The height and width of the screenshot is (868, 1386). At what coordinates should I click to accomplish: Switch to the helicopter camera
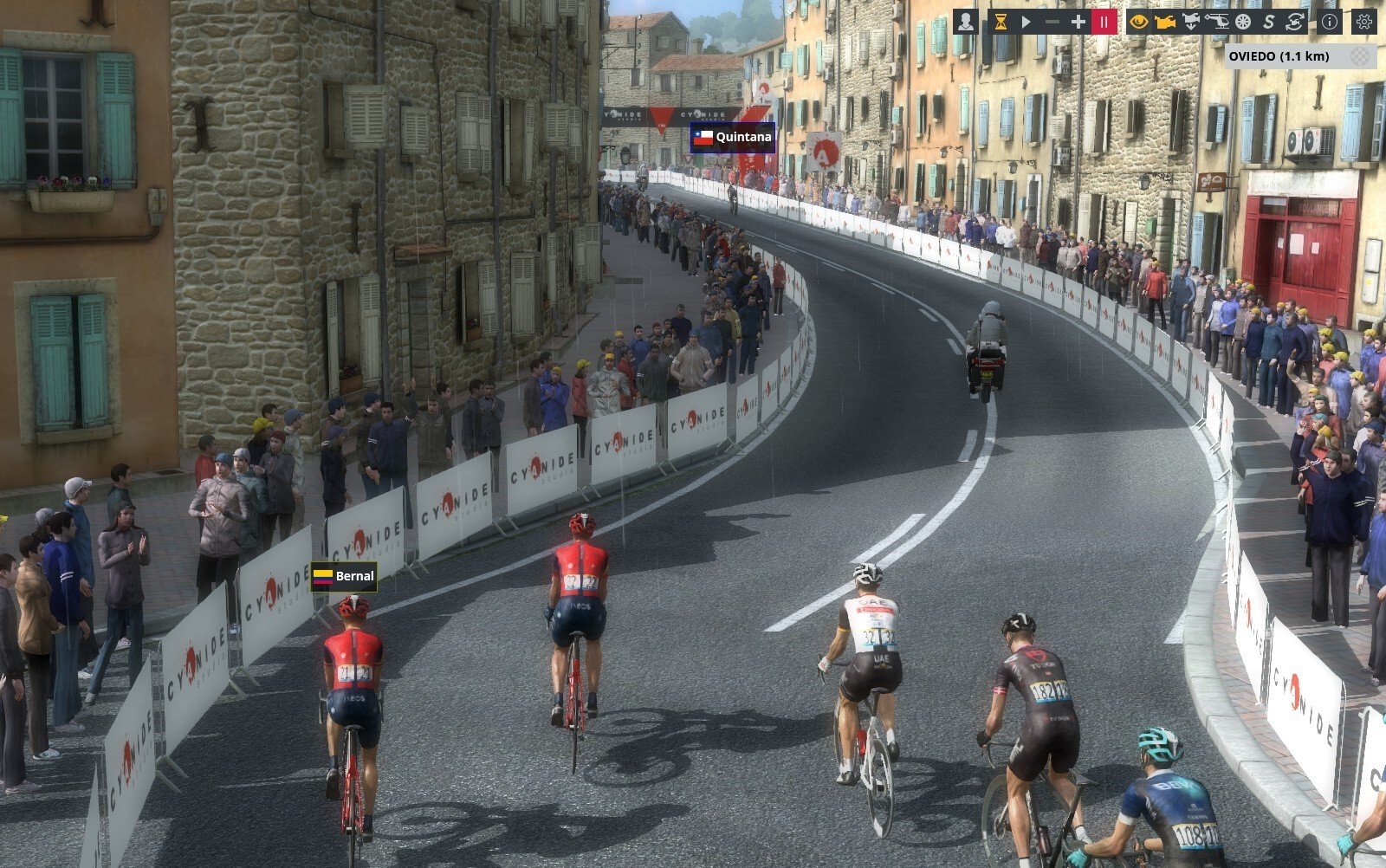click(1217, 22)
